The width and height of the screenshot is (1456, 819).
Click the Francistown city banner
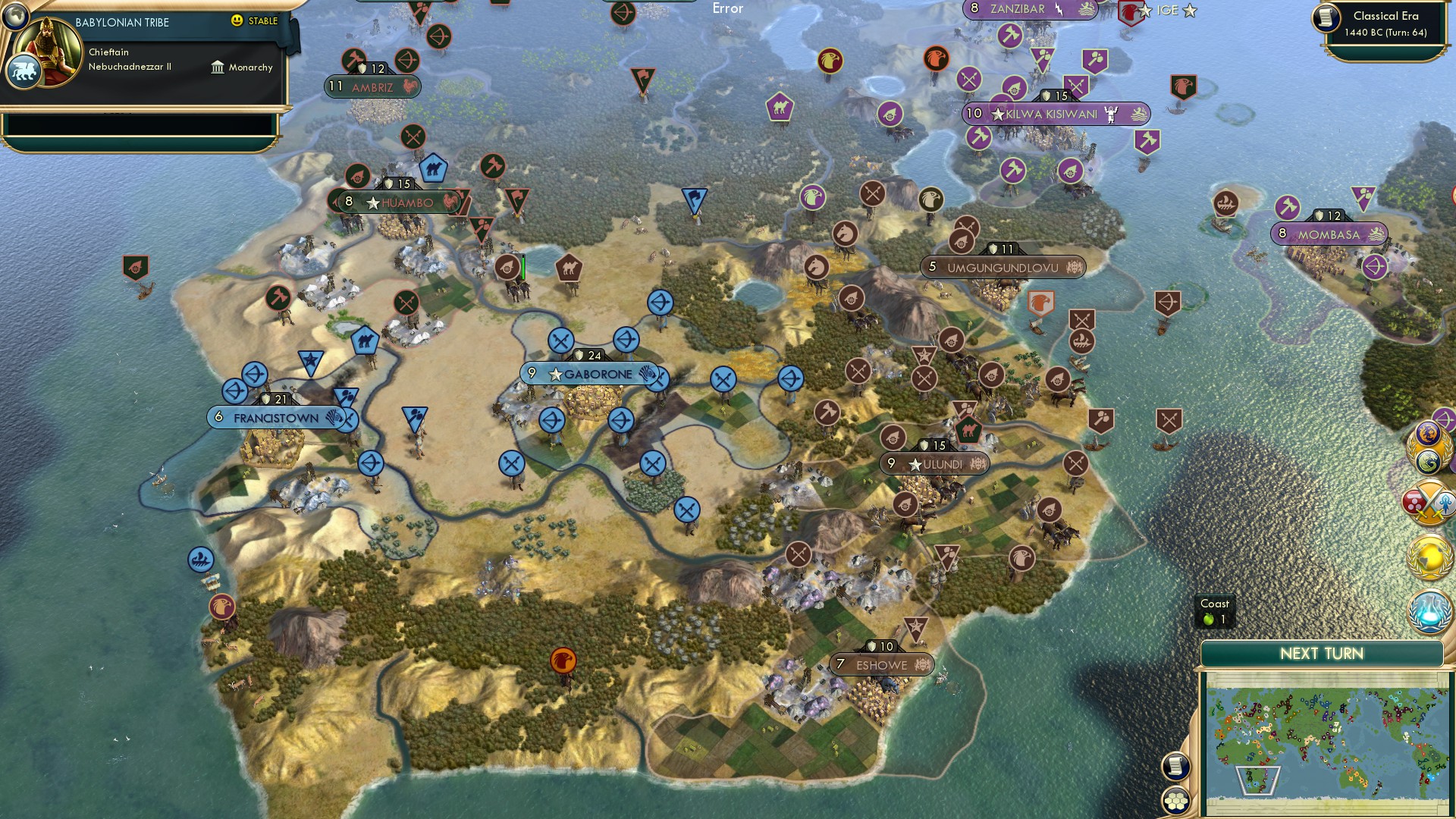[277, 416]
